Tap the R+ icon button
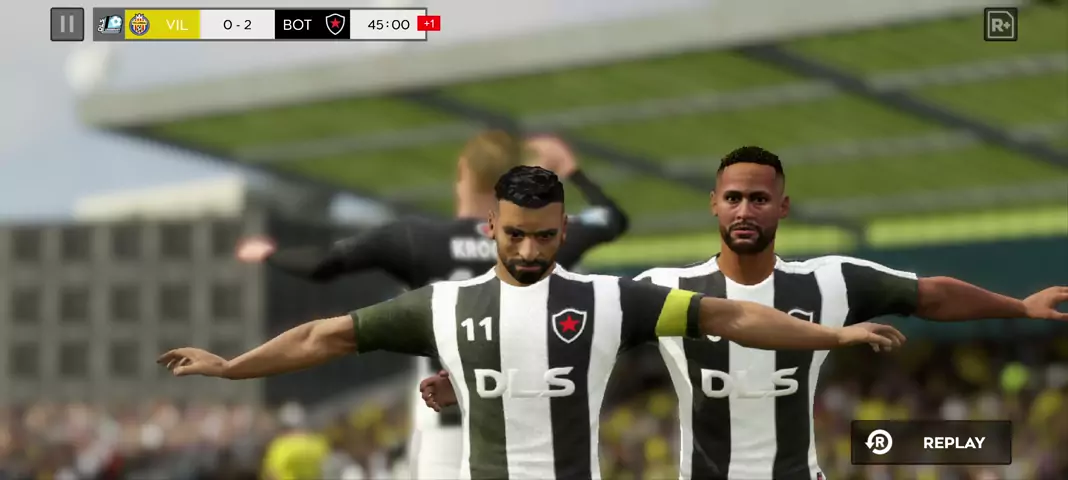 [x=1000, y=24]
